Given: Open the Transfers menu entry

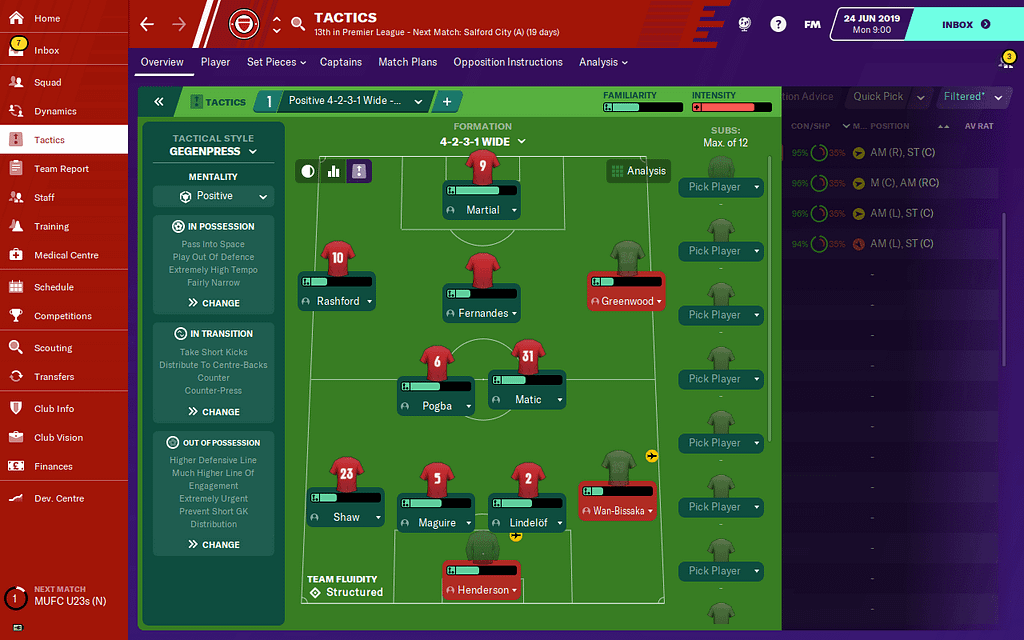Looking at the screenshot, I should (54, 377).
